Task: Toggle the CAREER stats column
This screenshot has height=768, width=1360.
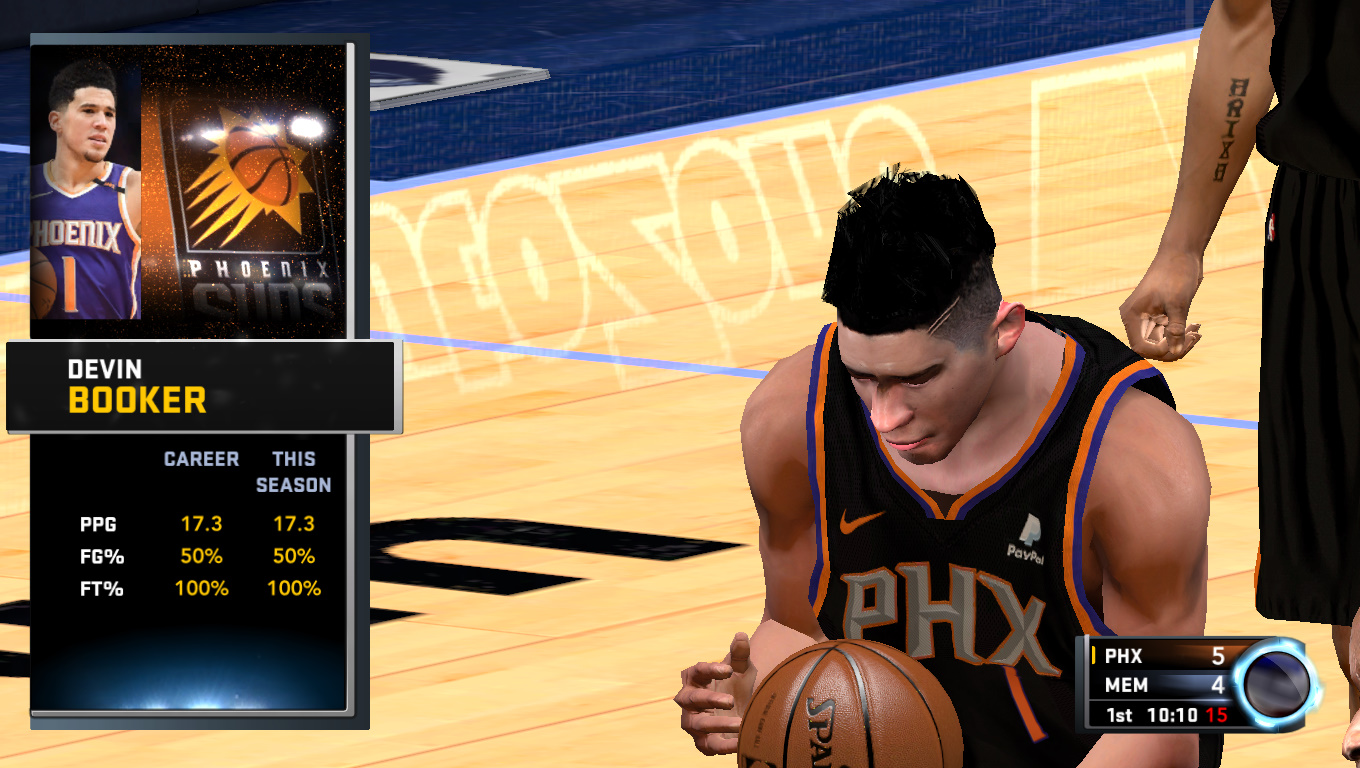Action: (202, 459)
